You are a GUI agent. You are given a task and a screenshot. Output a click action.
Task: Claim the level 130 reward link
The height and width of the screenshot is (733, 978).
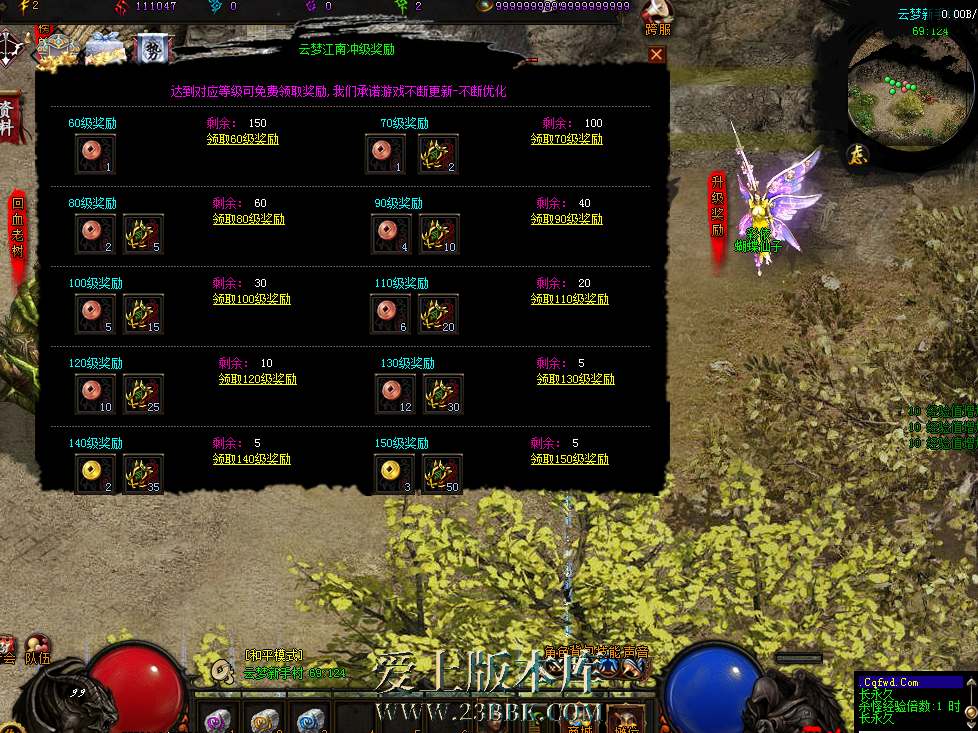pos(575,379)
